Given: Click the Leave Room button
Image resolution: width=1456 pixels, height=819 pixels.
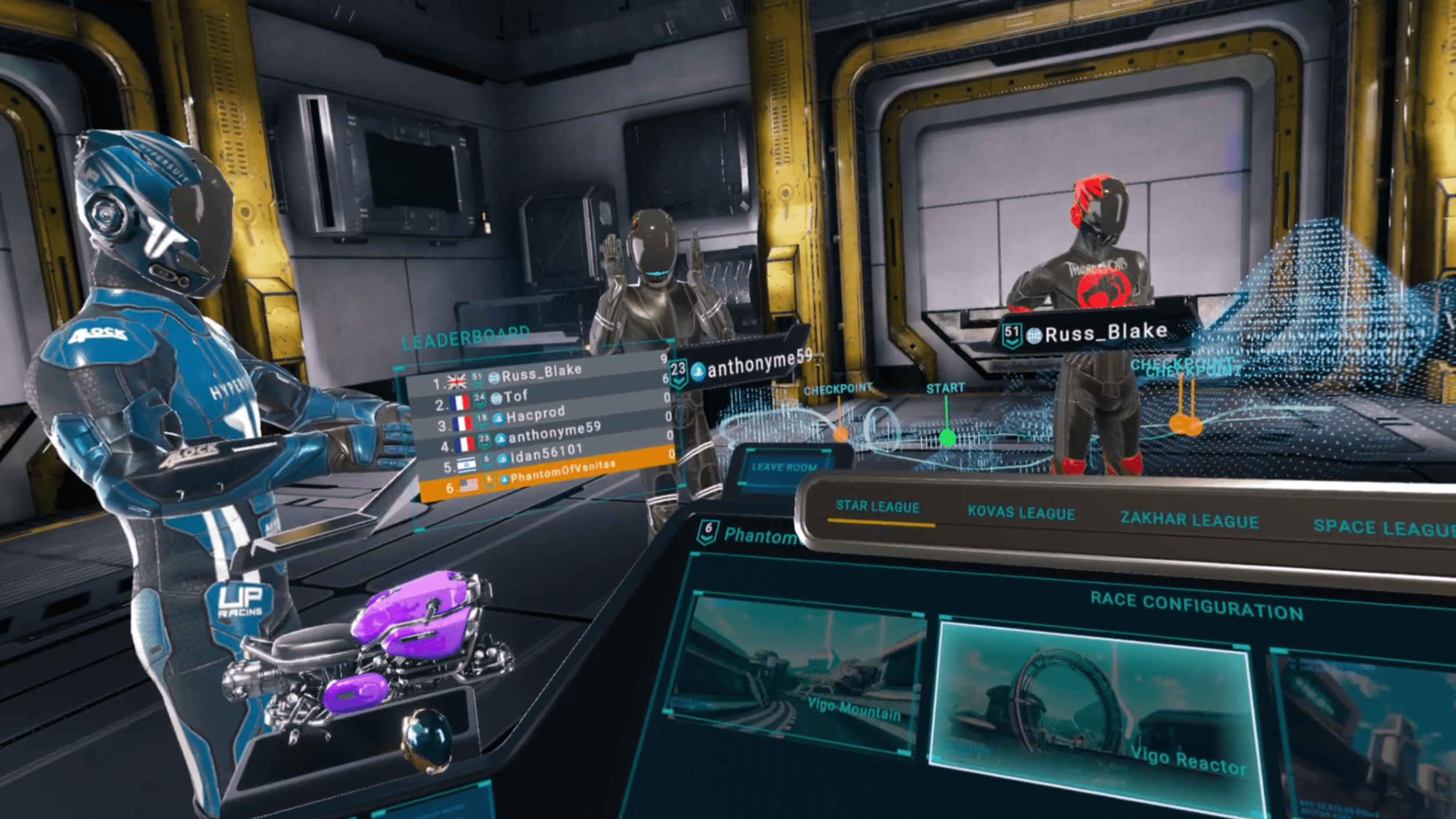Looking at the screenshot, I should 784,468.
